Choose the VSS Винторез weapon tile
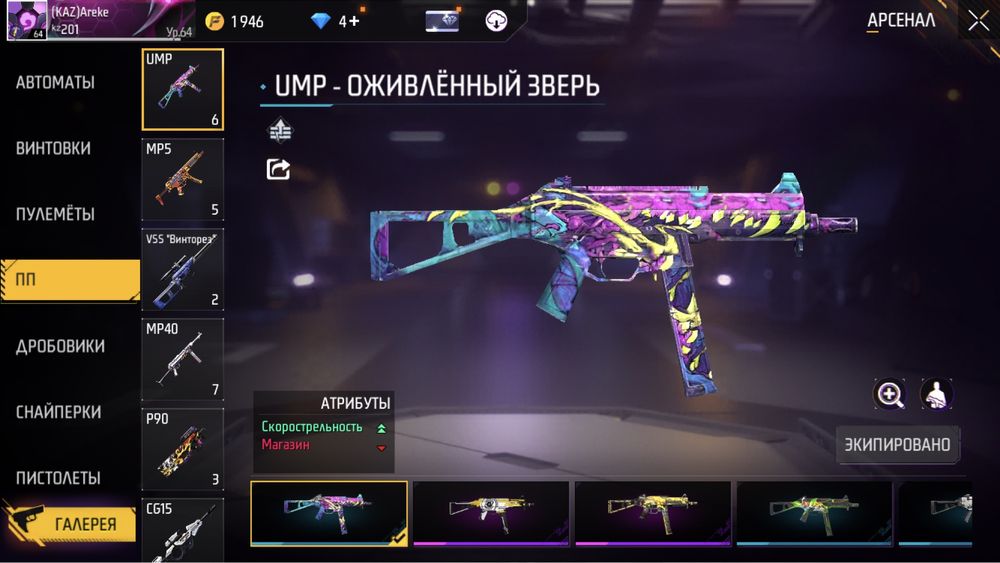Screen dimensions: 1000x563 (x=183, y=269)
